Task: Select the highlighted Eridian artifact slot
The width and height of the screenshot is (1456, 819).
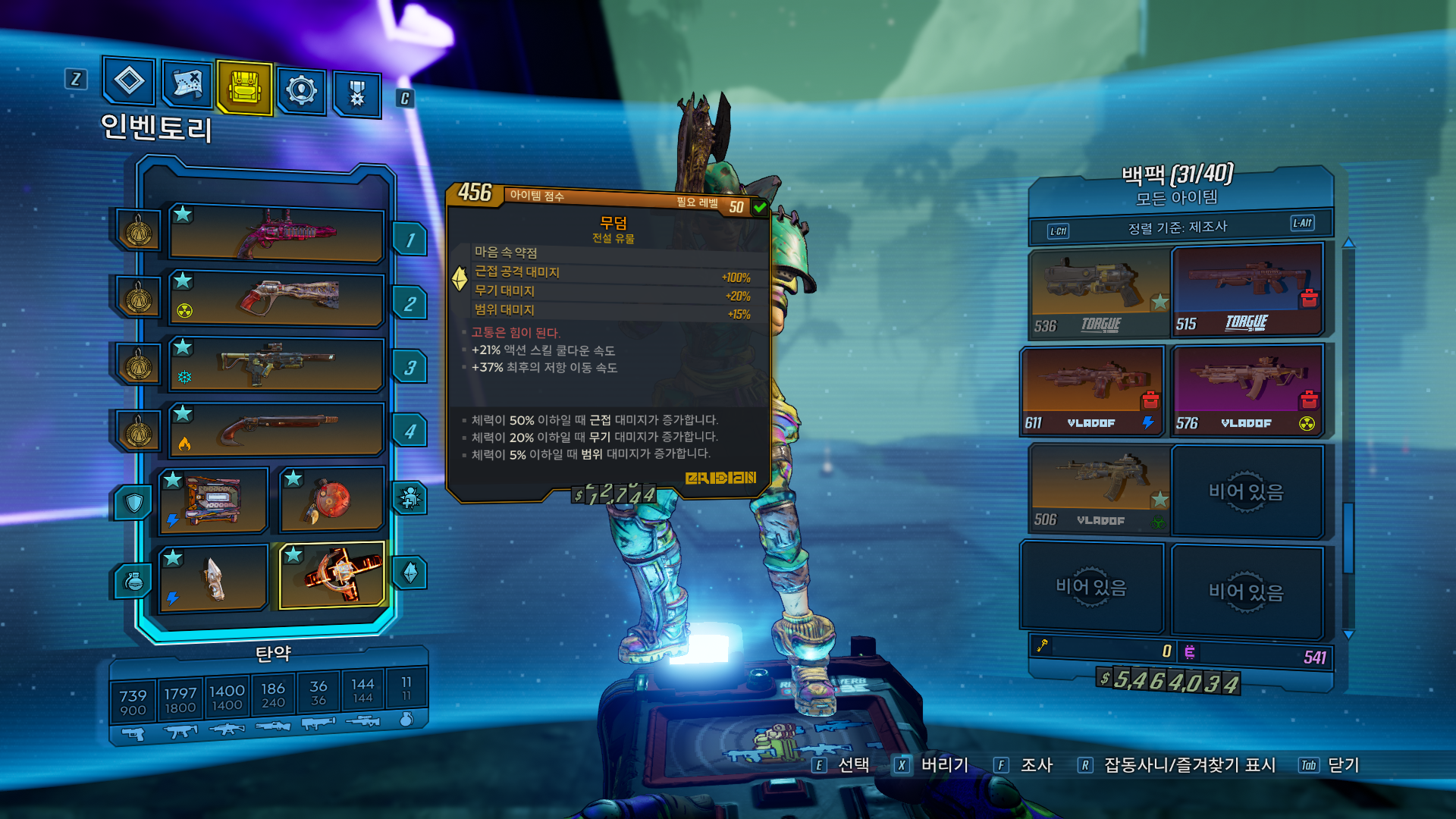Action: pos(331,575)
